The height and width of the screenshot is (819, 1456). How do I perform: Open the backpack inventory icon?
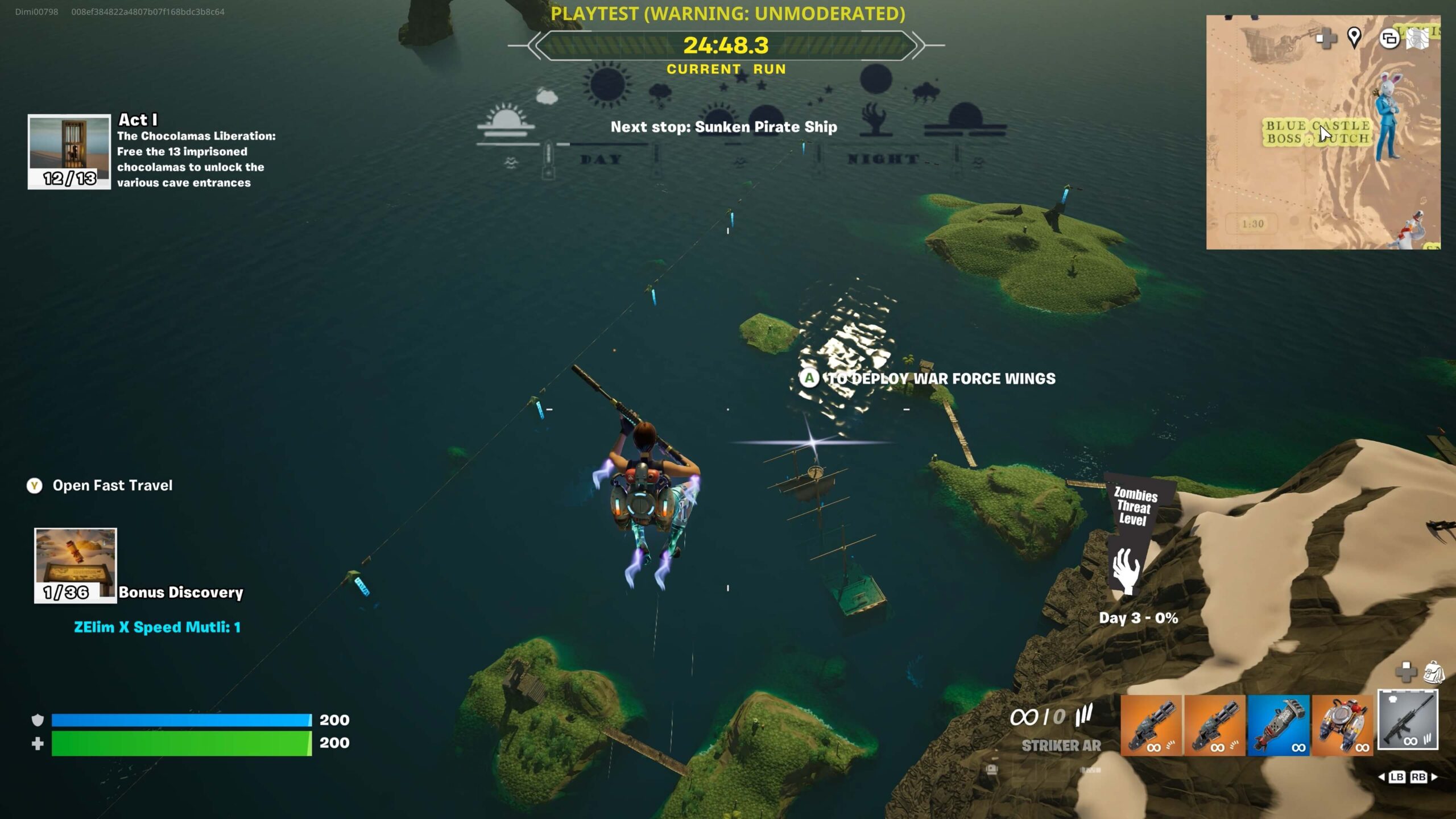point(1433,673)
